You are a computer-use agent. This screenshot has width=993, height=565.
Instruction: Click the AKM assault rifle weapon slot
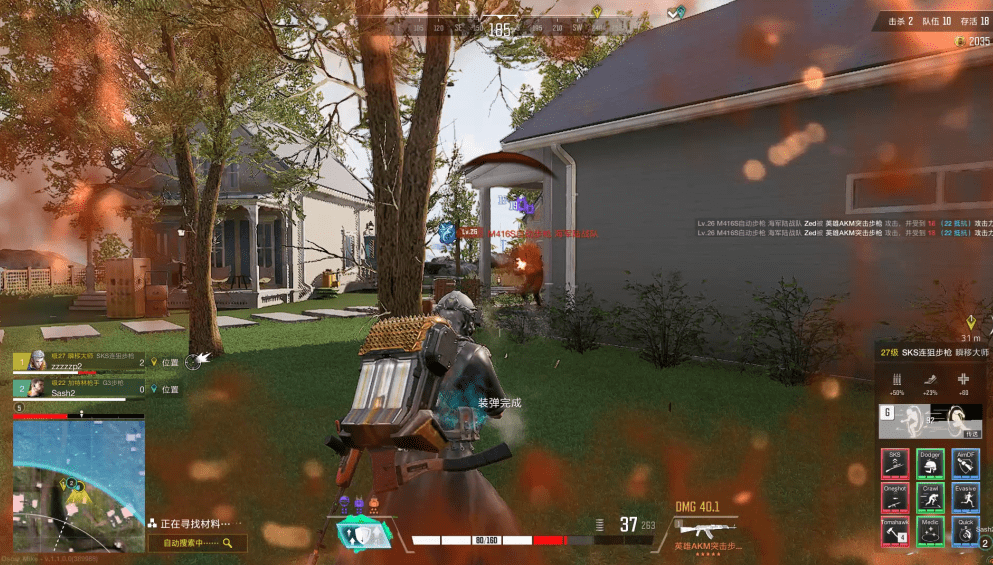pyautogui.click(x=706, y=531)
